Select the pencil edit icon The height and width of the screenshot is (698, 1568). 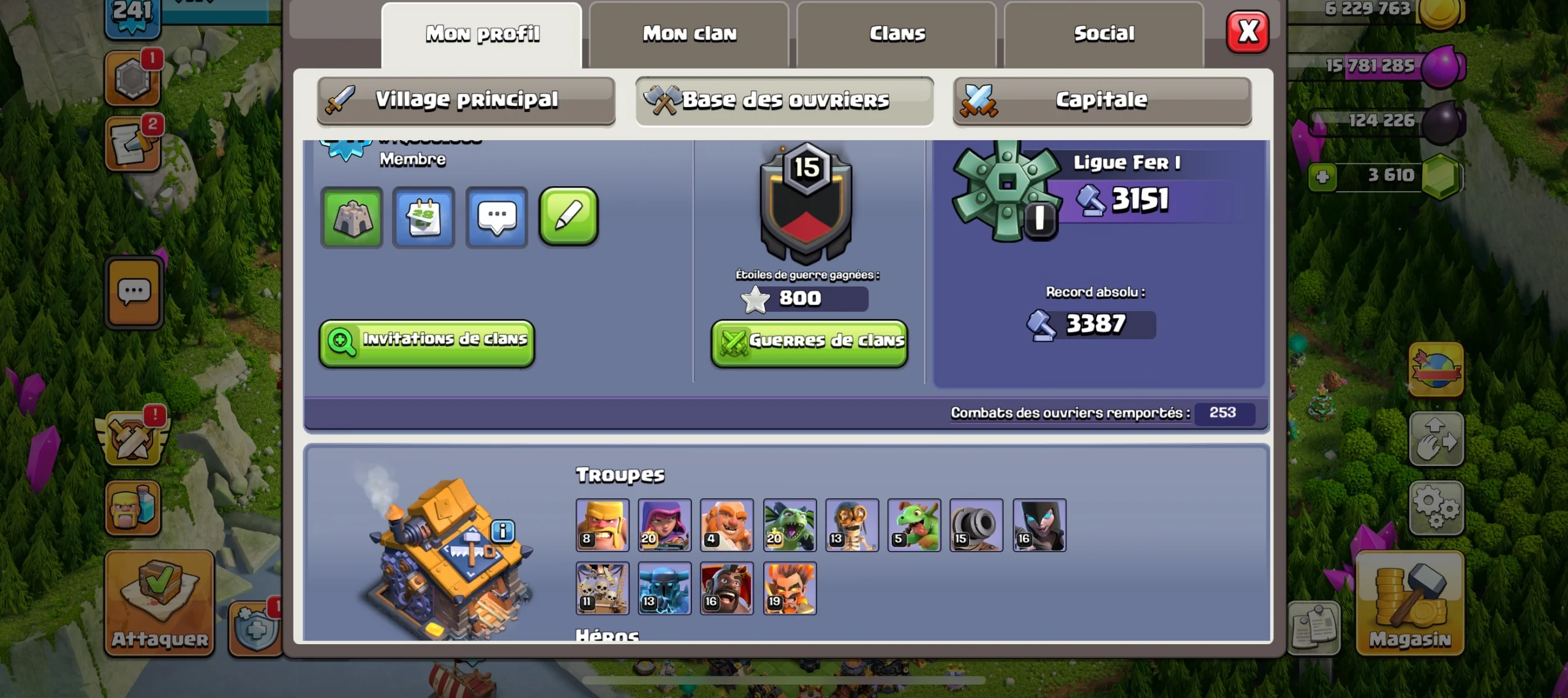568,217
